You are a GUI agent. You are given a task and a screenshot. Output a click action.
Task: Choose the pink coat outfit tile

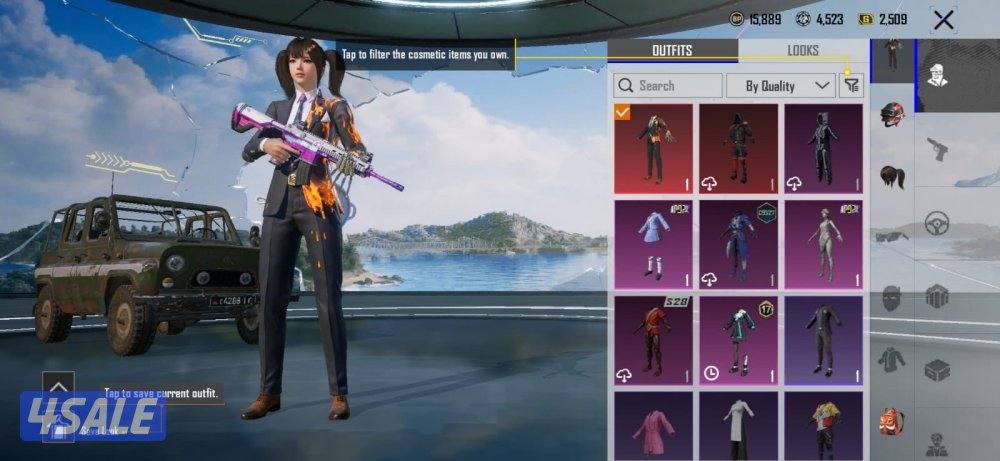(x=653, y=427)
